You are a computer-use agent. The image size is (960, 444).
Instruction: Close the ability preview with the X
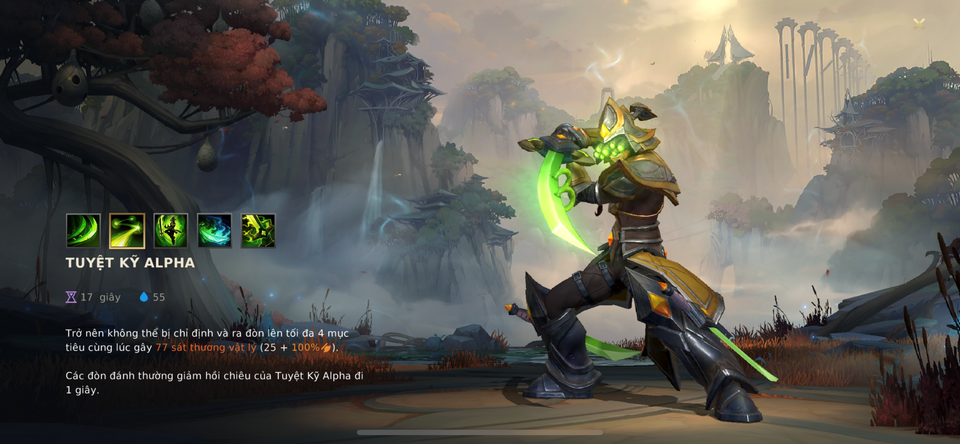(x=918, y=23)
